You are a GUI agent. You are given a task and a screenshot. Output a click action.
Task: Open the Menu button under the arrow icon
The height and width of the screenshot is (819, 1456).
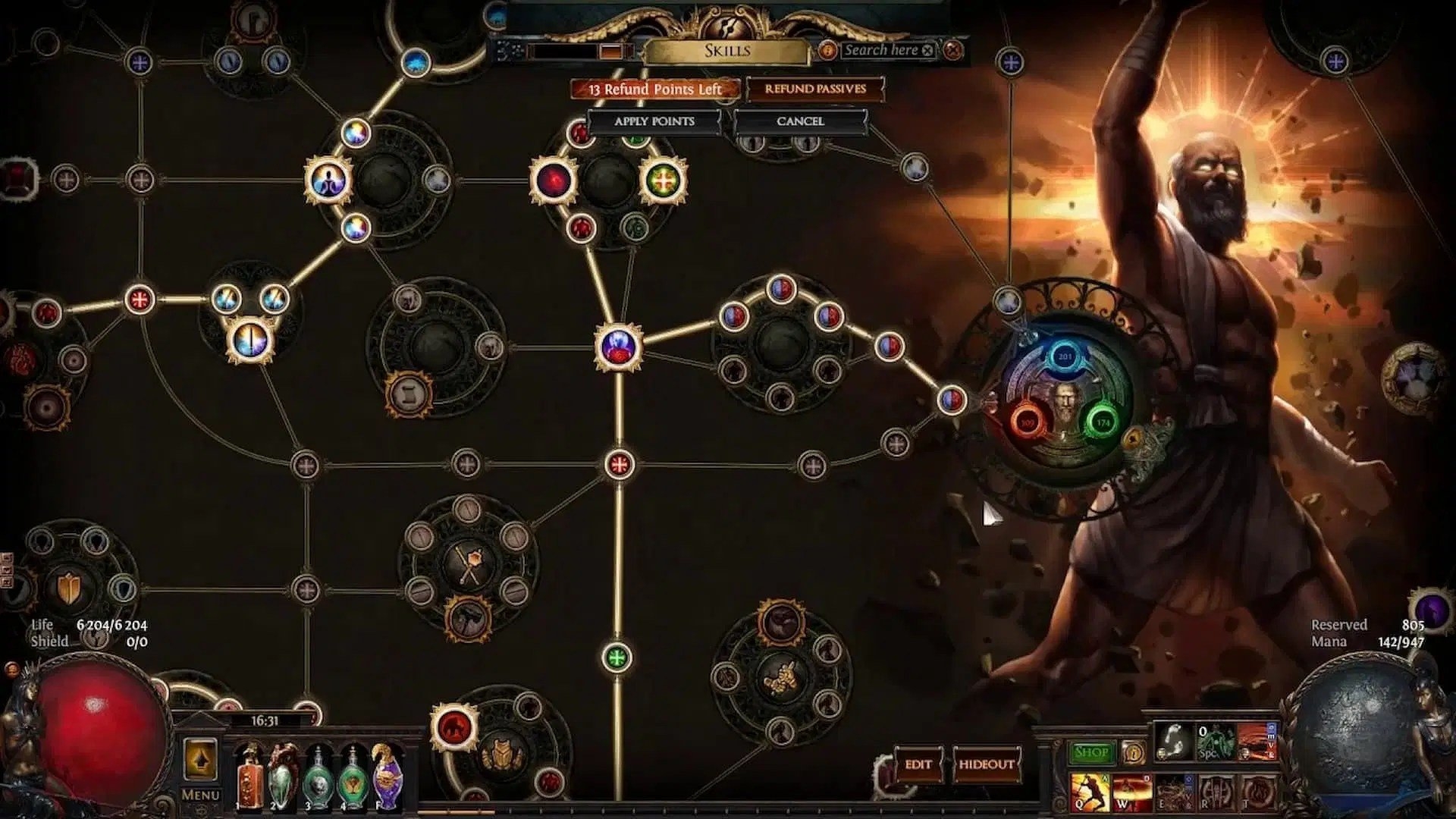point(200,795)
